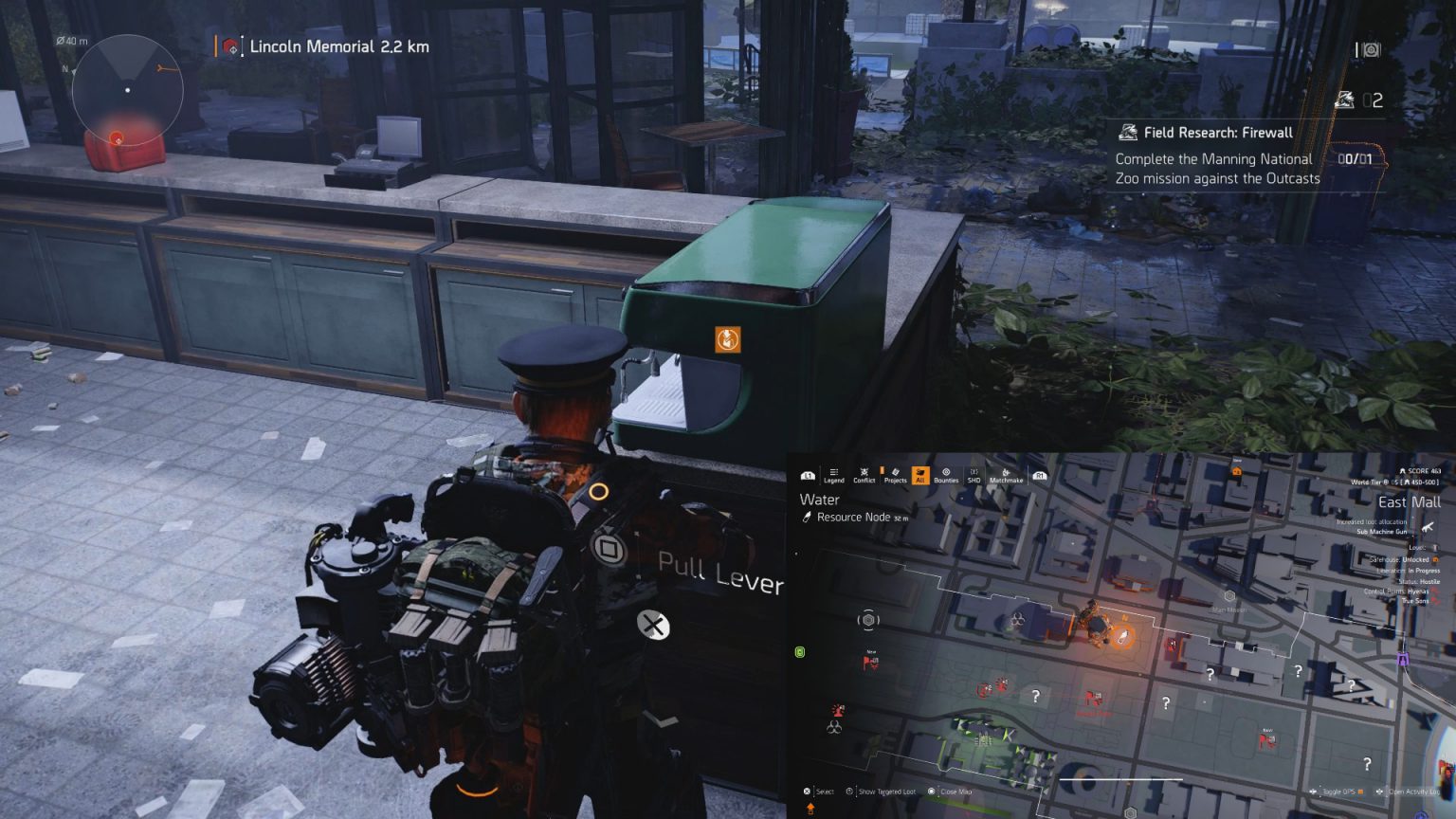Click the Field Research: Firewall clipboard icon
The width and height of the screenshot is (1456, 819).
coord(1128,133)
